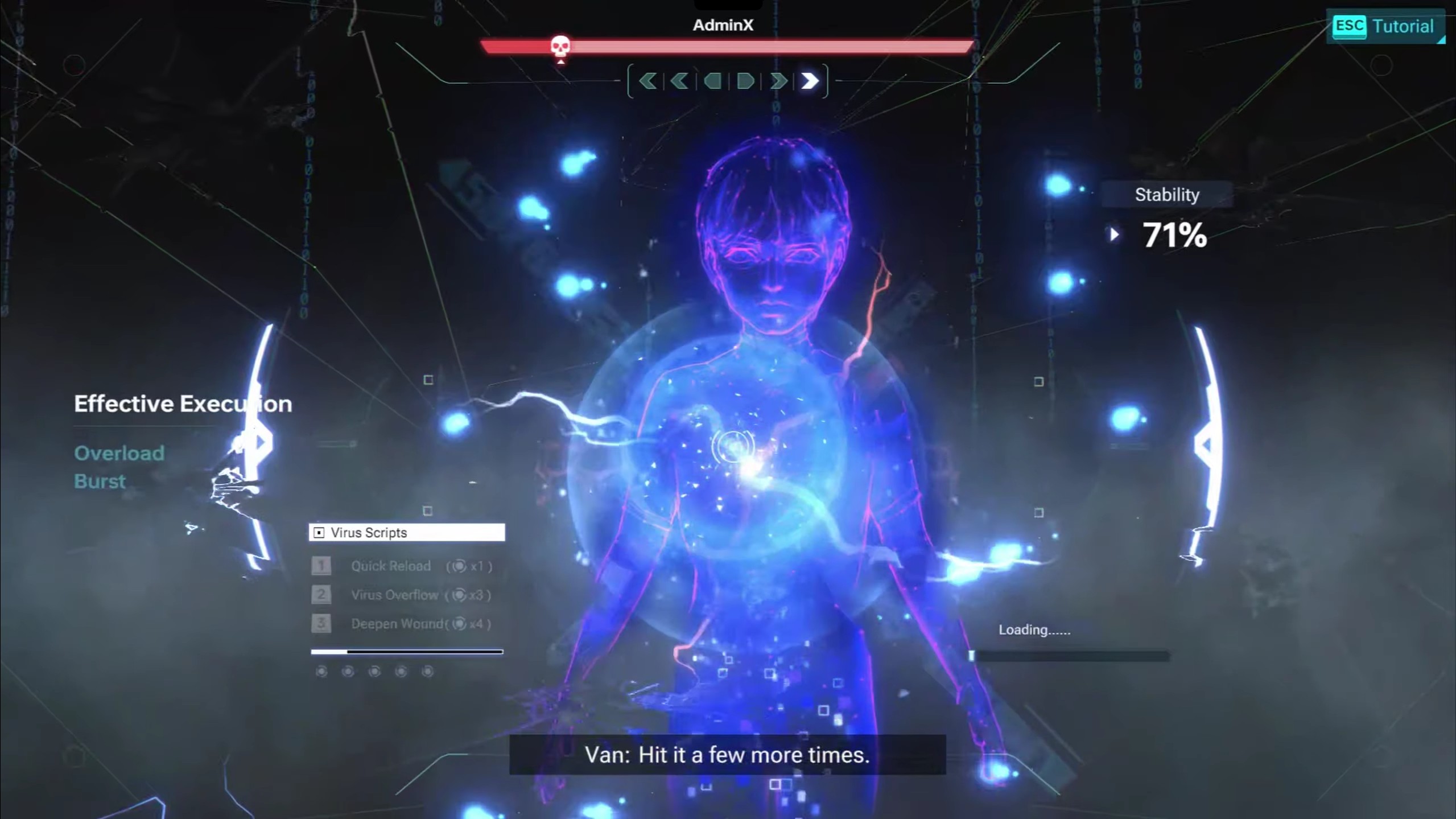Screen dimensions: 1456x819
Task: Choose the Burst execution option
Action: [x=100, y=481]
